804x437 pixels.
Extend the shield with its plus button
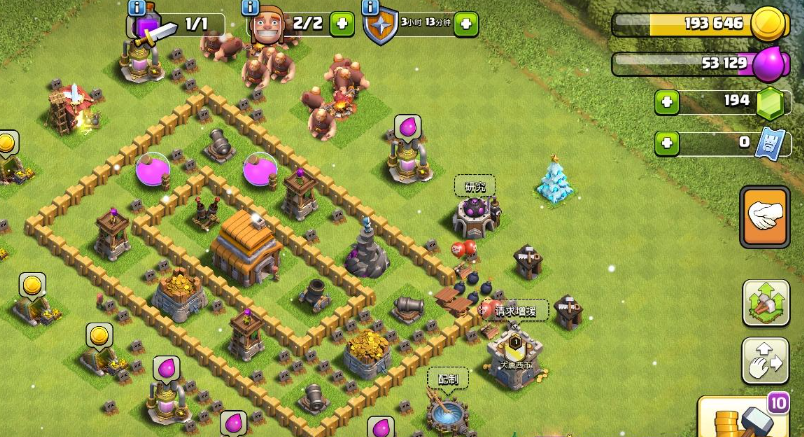[465, 24]
